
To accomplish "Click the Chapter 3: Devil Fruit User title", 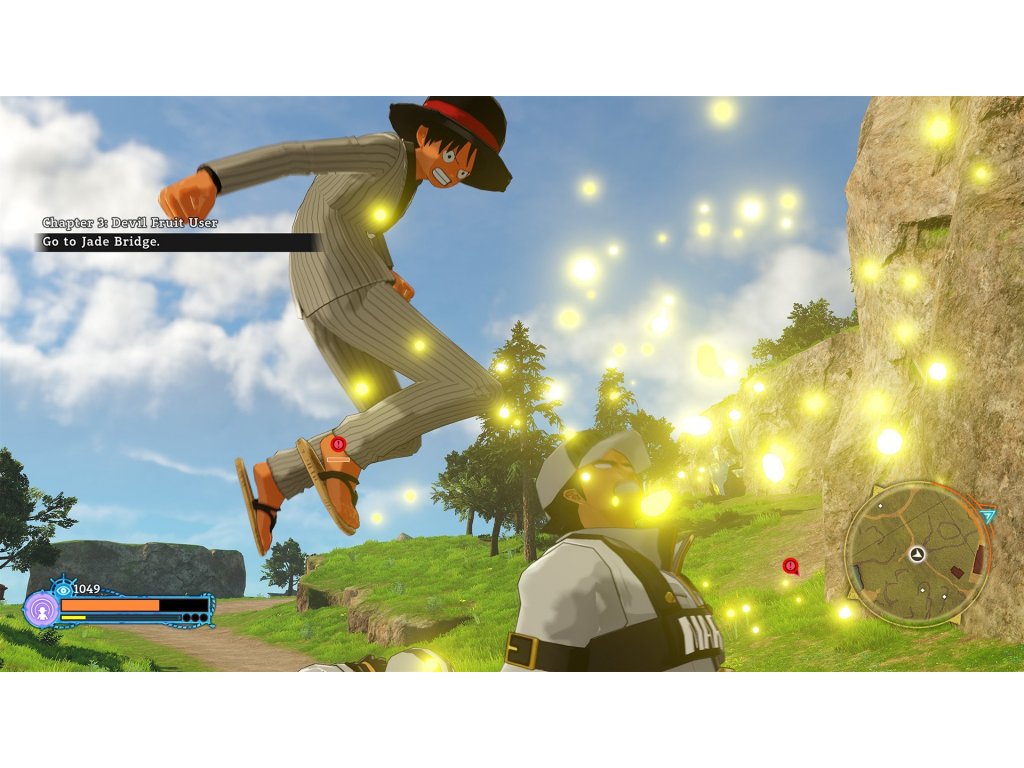I will pos(130,222).
